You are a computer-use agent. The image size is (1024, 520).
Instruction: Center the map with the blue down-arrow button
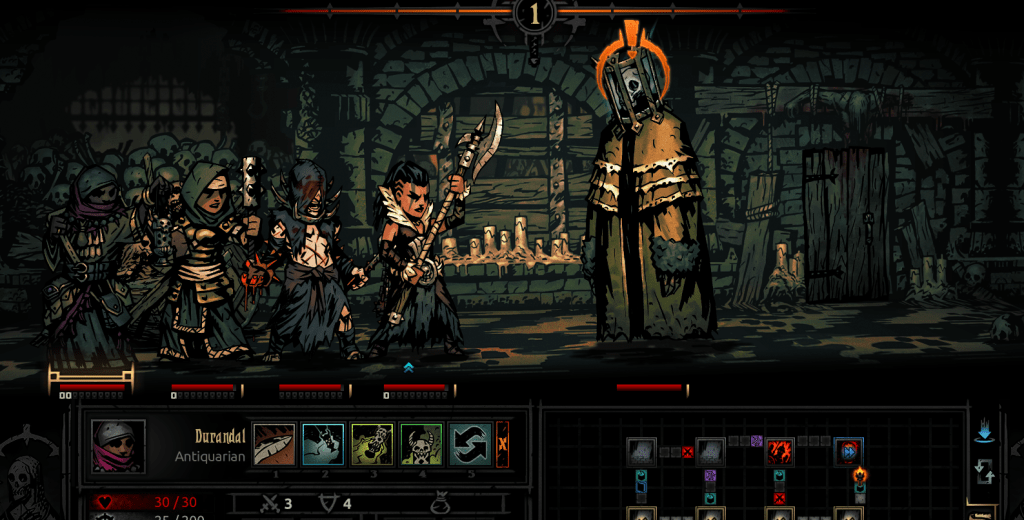984,432
